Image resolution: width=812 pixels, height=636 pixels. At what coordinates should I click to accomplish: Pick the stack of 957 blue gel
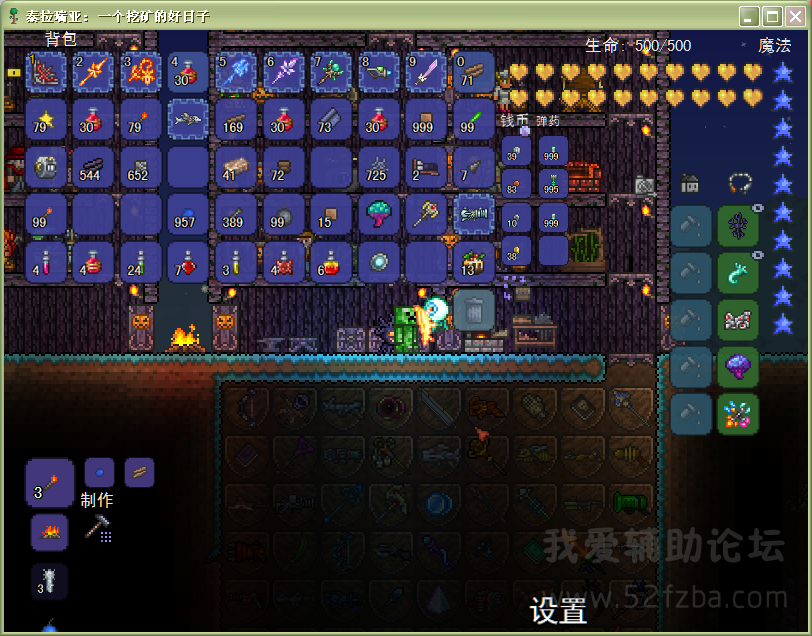coord(188,214)
